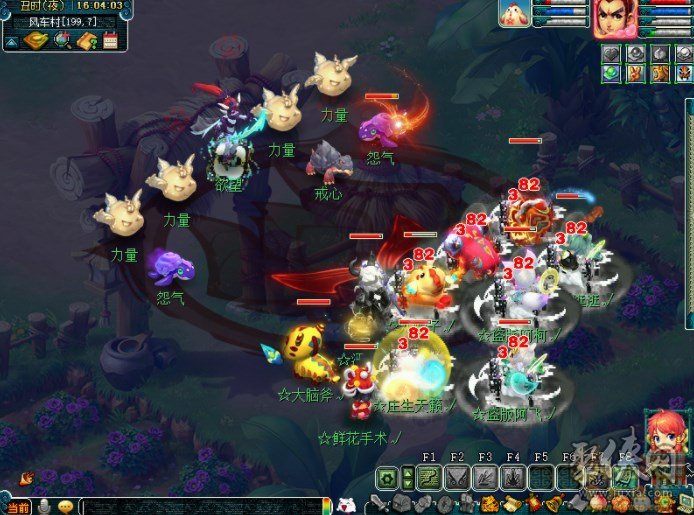
Task: Open the world map magnifier icon
Action: 62,40
